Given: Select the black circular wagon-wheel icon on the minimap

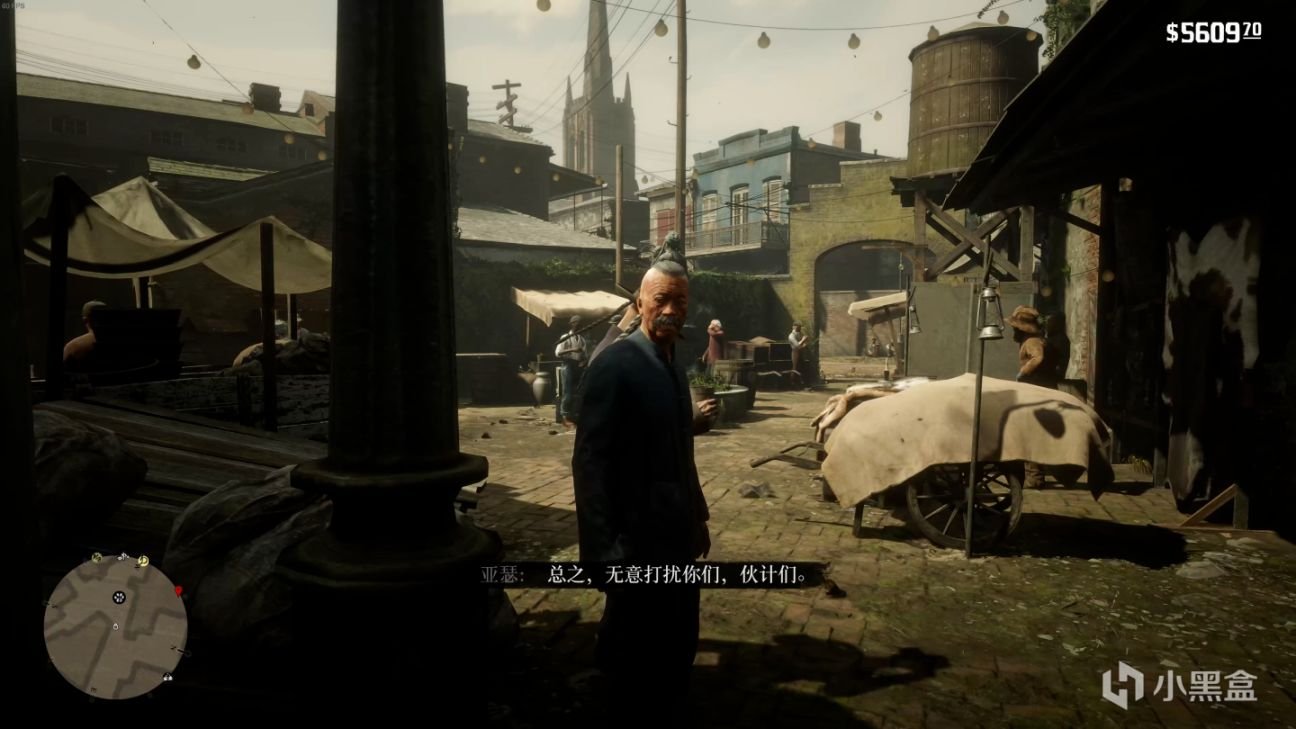Looking at the screenshot, I should [119, 597].
